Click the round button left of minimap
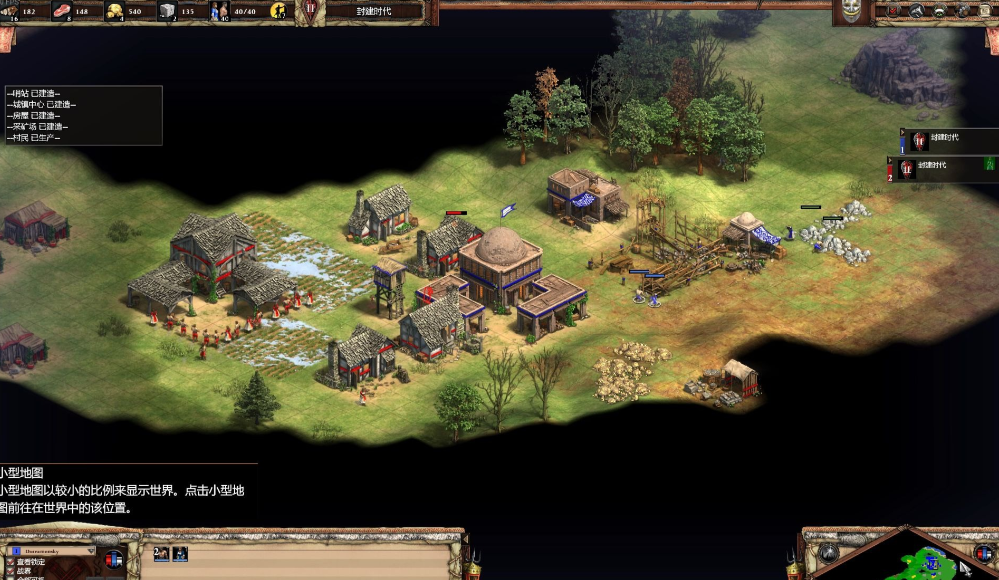 pos(828,552)
